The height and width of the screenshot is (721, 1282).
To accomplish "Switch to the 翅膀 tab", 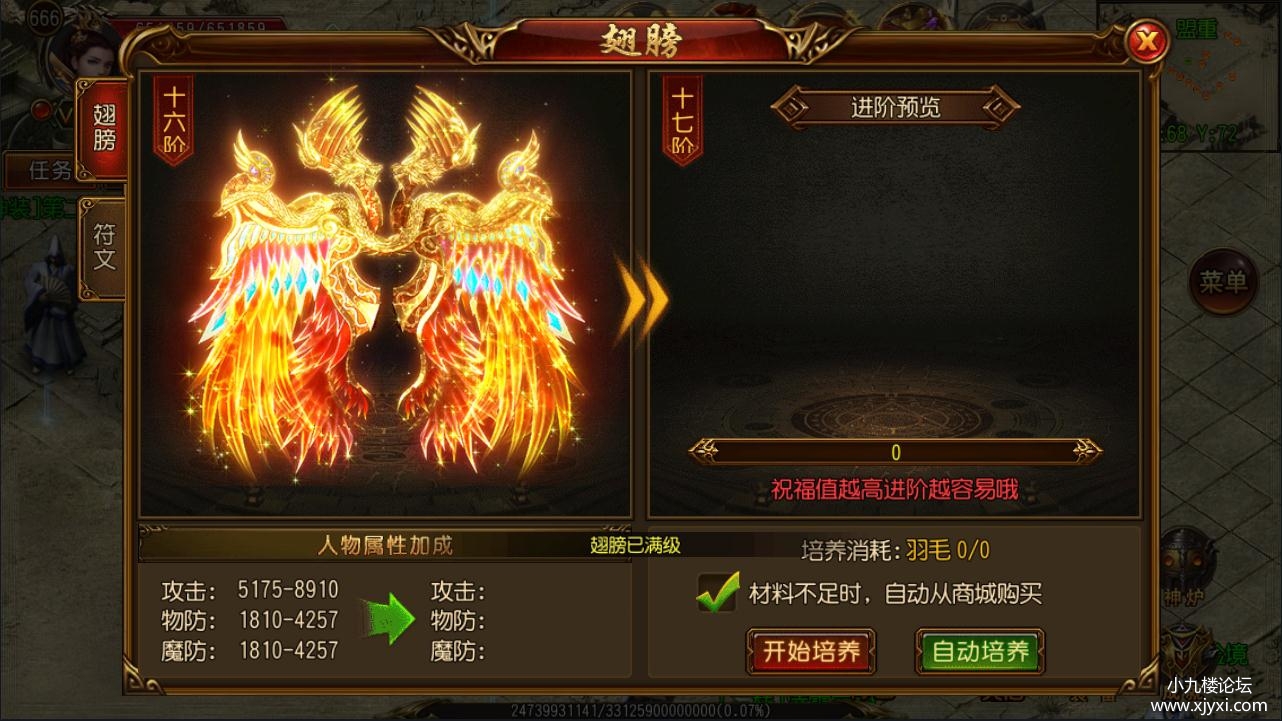I will pos(102,124).
